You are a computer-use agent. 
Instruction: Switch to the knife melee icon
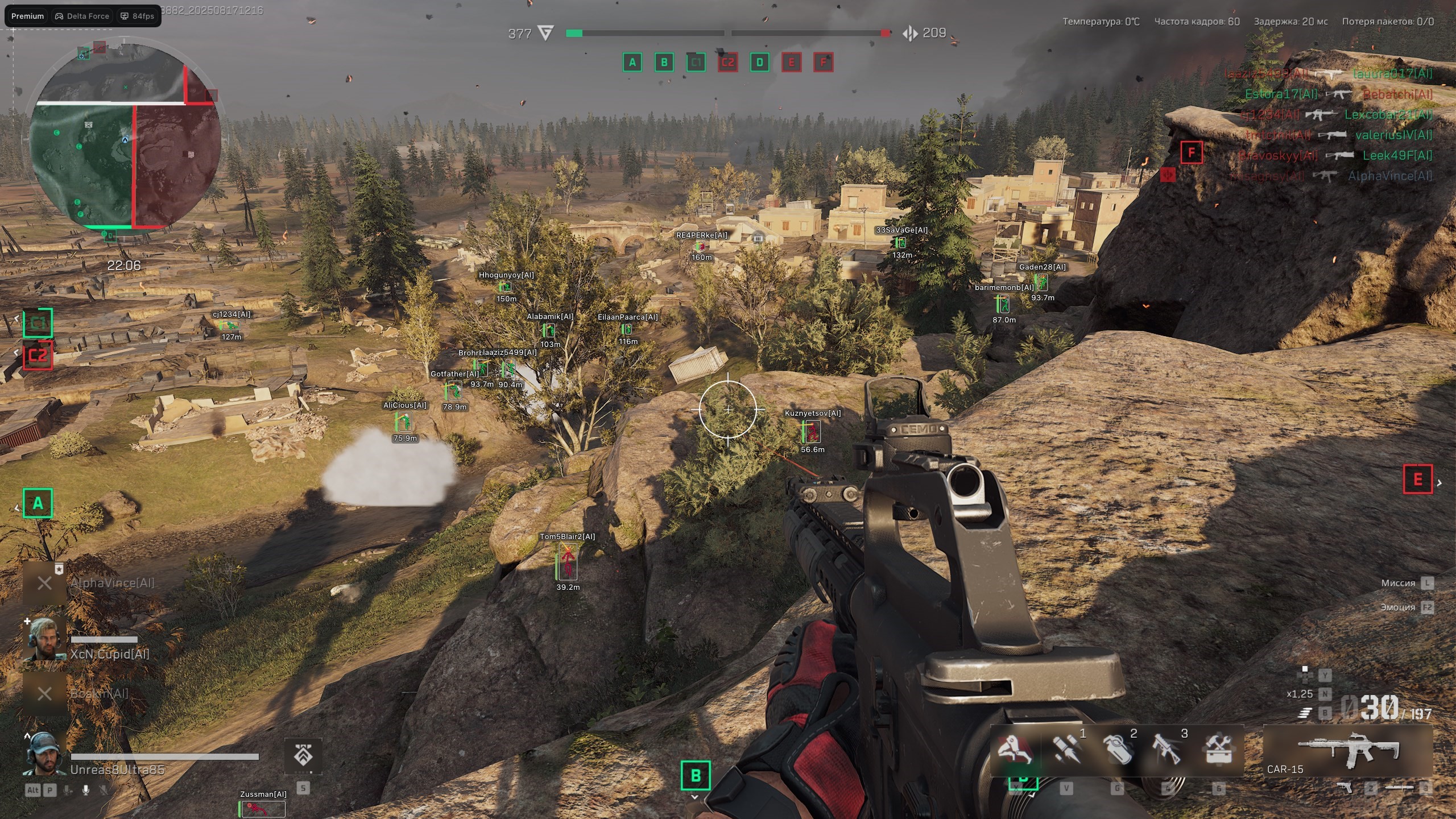(x=1399, y=788)
